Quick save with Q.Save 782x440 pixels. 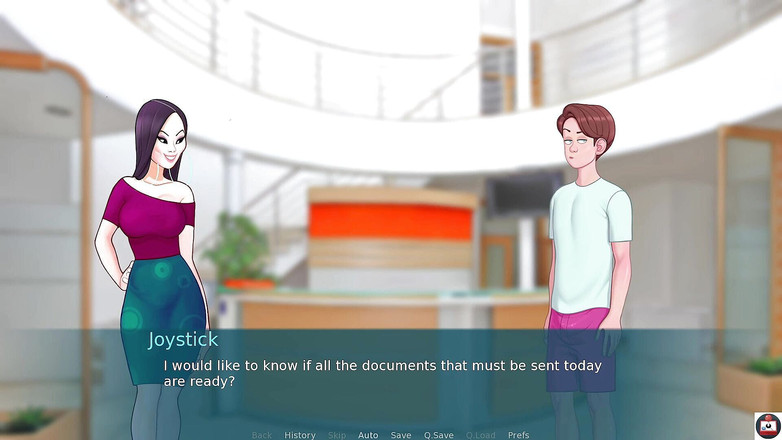tap(438, 435)
